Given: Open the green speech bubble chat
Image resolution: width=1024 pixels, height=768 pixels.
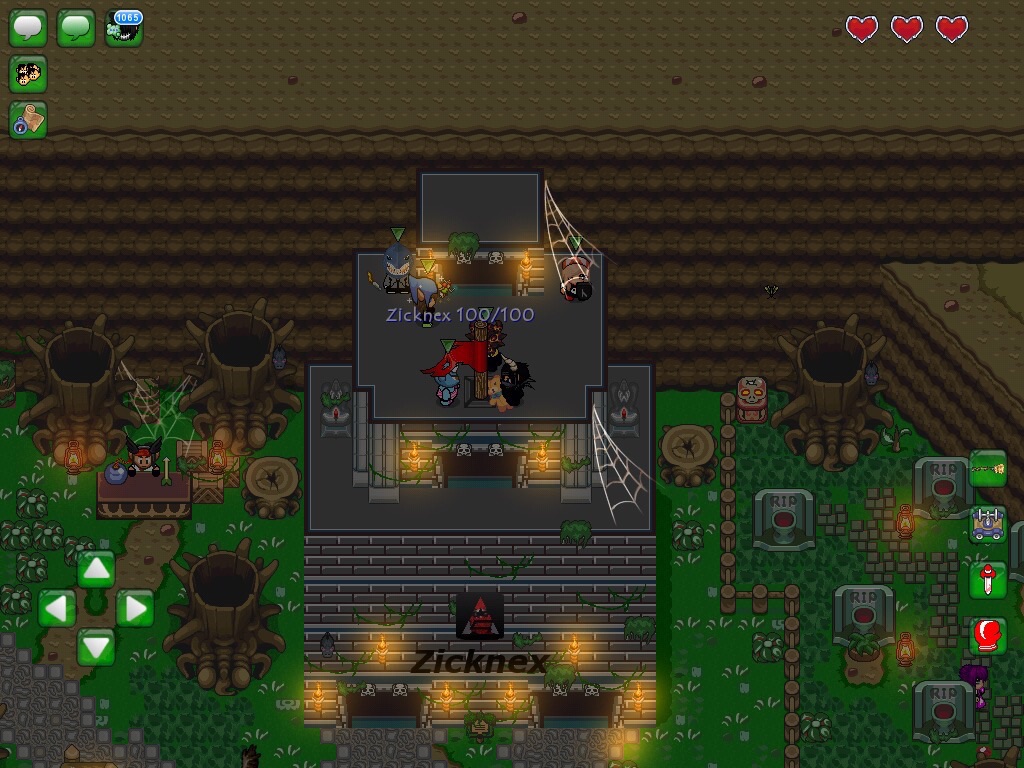Looking at the screenshot, I should point(76,28).
